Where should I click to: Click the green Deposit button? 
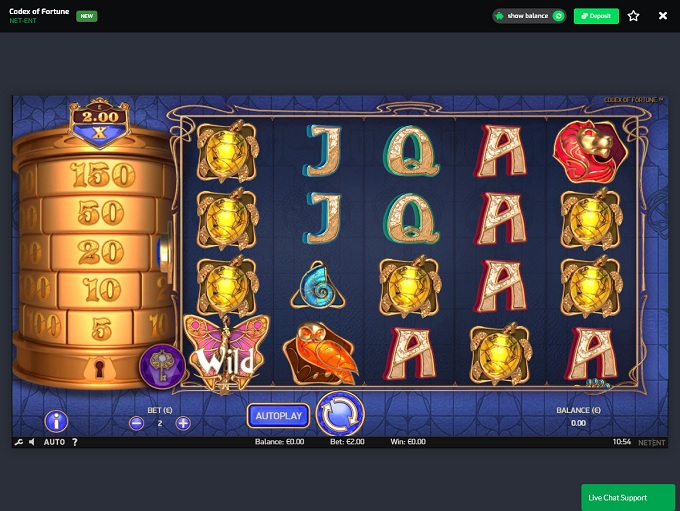click(x=596, y=16)
